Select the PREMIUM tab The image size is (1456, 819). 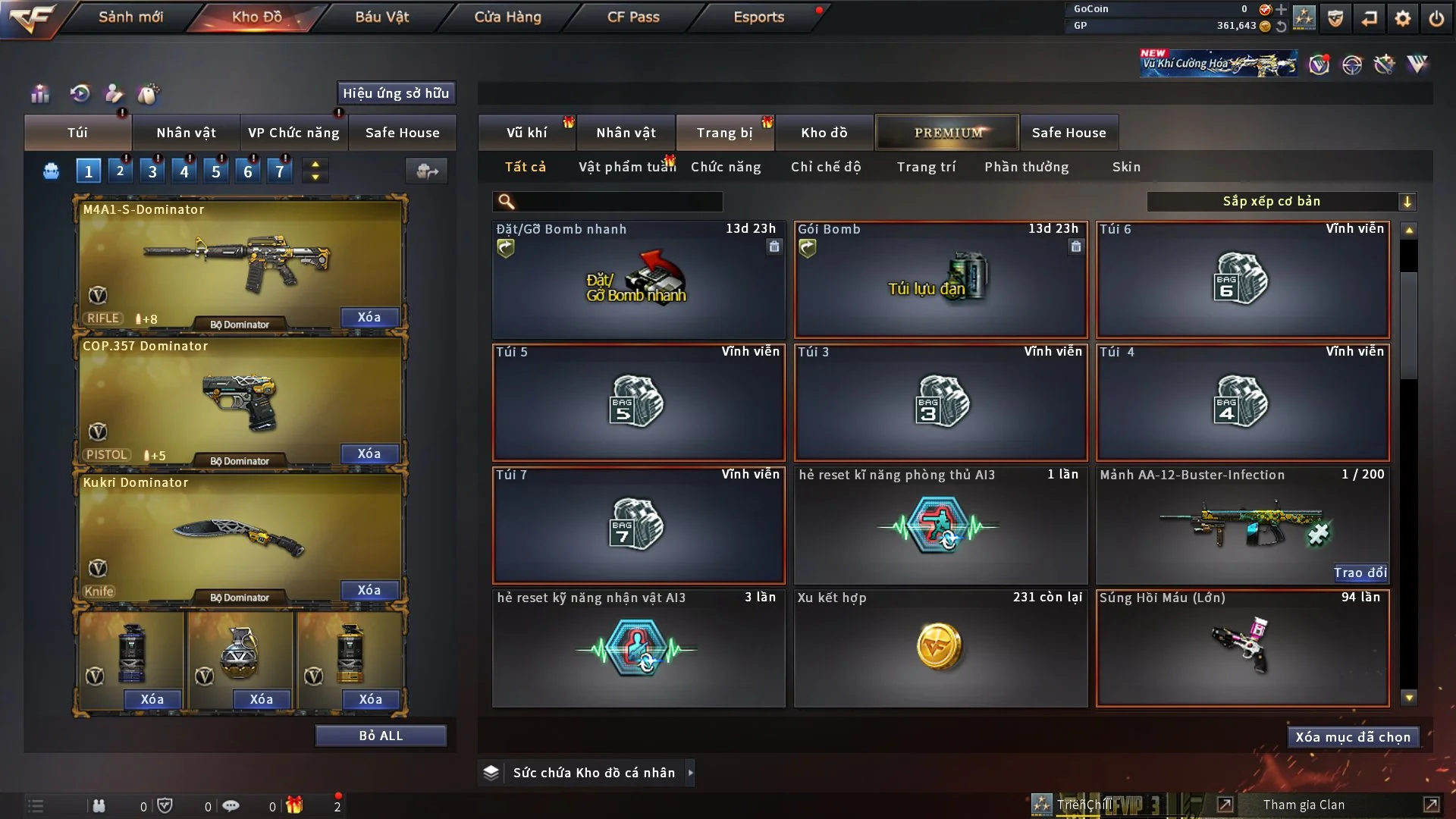pyautogui.click(x=947, y=133)
